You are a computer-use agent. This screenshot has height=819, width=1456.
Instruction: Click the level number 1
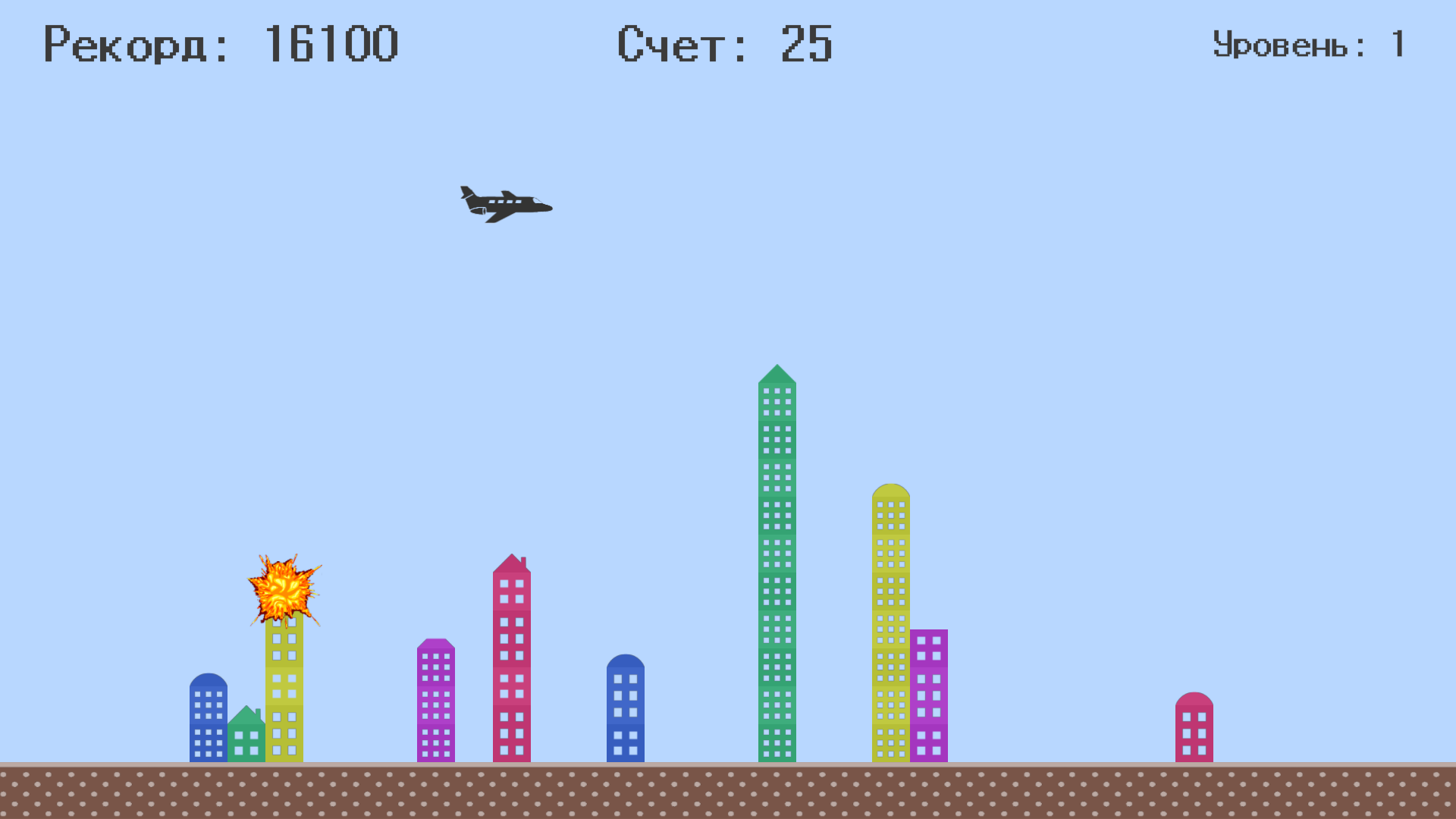[x=1399, y=44]
